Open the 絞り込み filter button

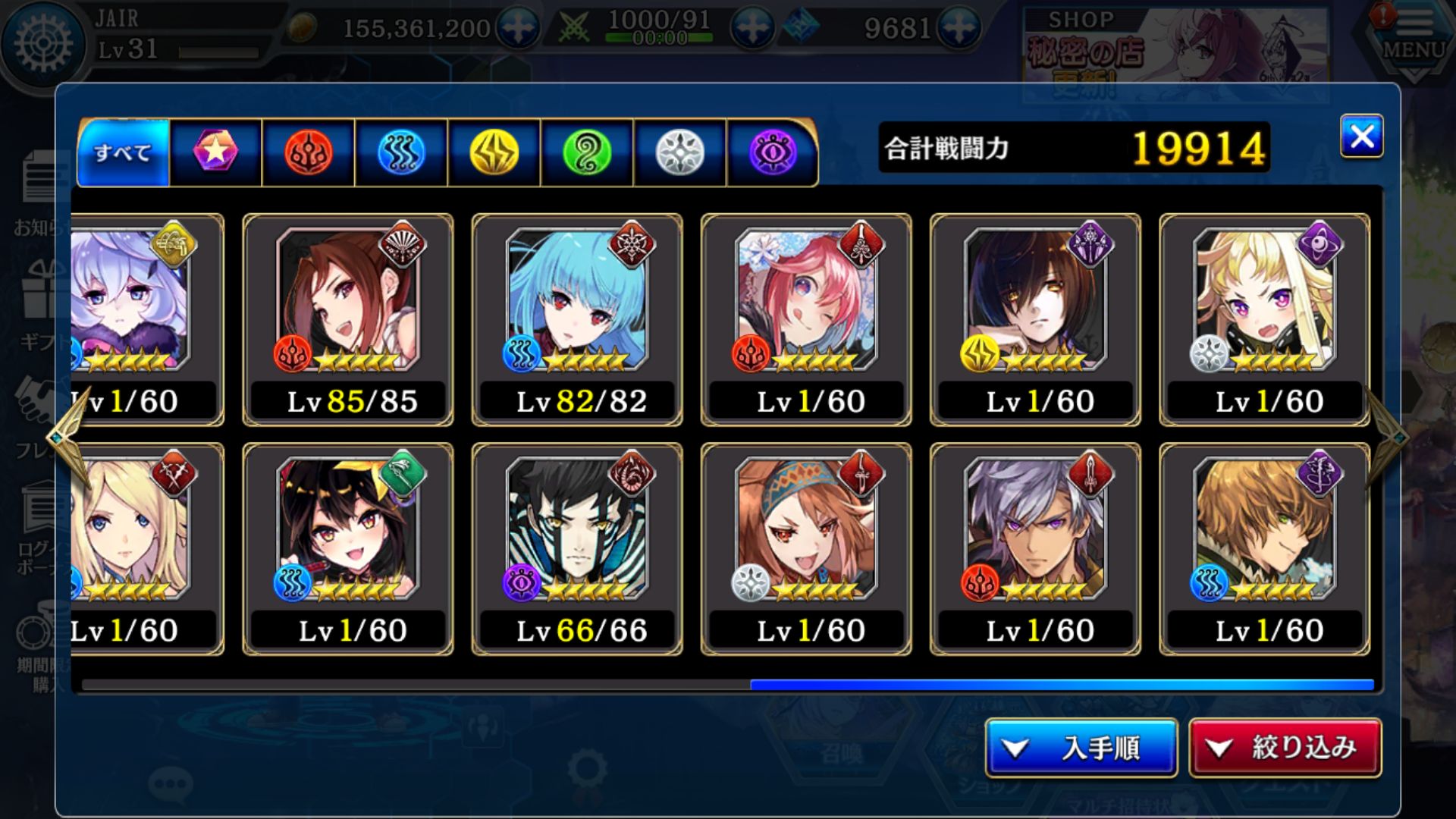point(1285,748)
